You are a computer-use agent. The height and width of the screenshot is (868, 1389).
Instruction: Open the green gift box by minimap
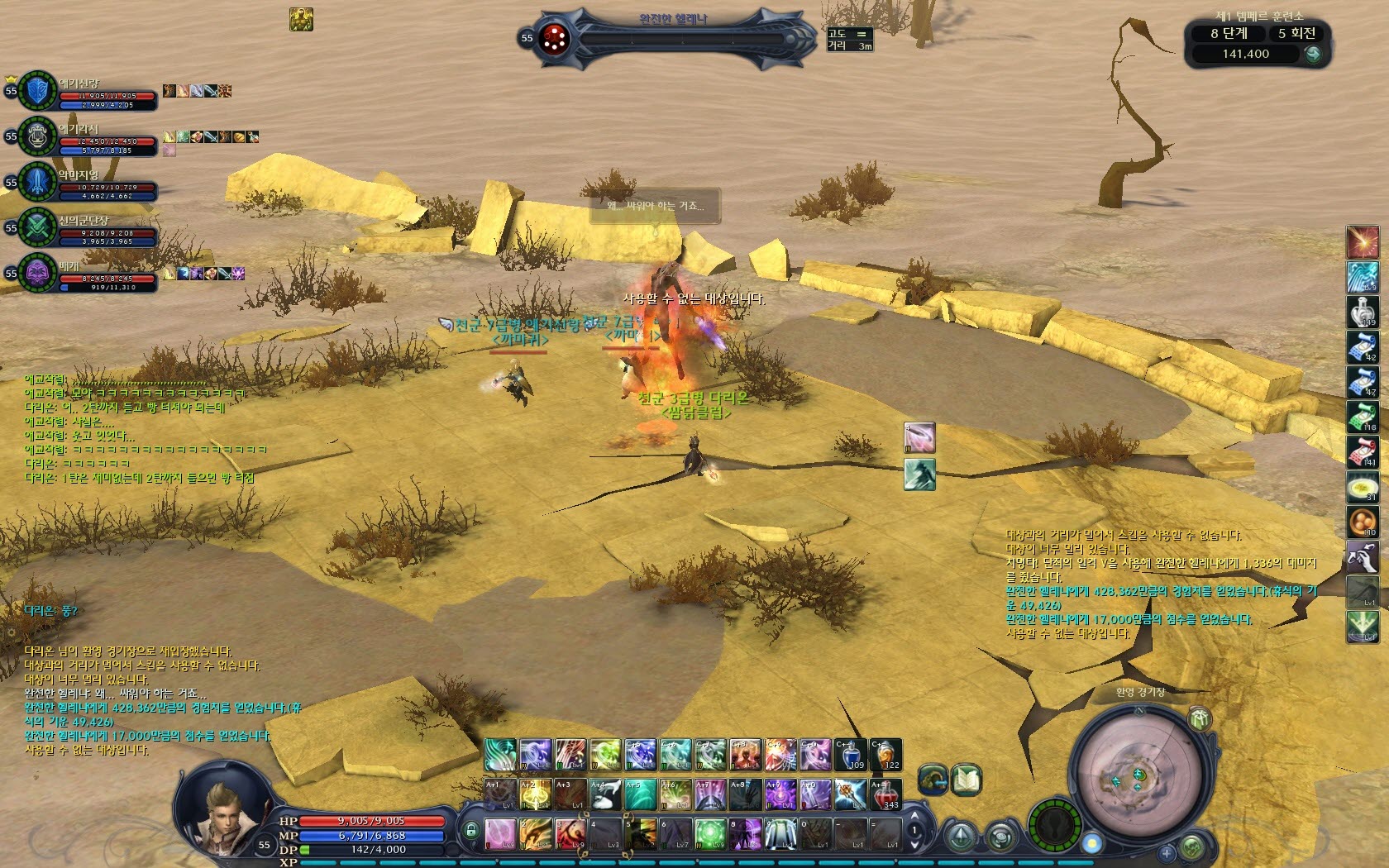[1200, 718]
